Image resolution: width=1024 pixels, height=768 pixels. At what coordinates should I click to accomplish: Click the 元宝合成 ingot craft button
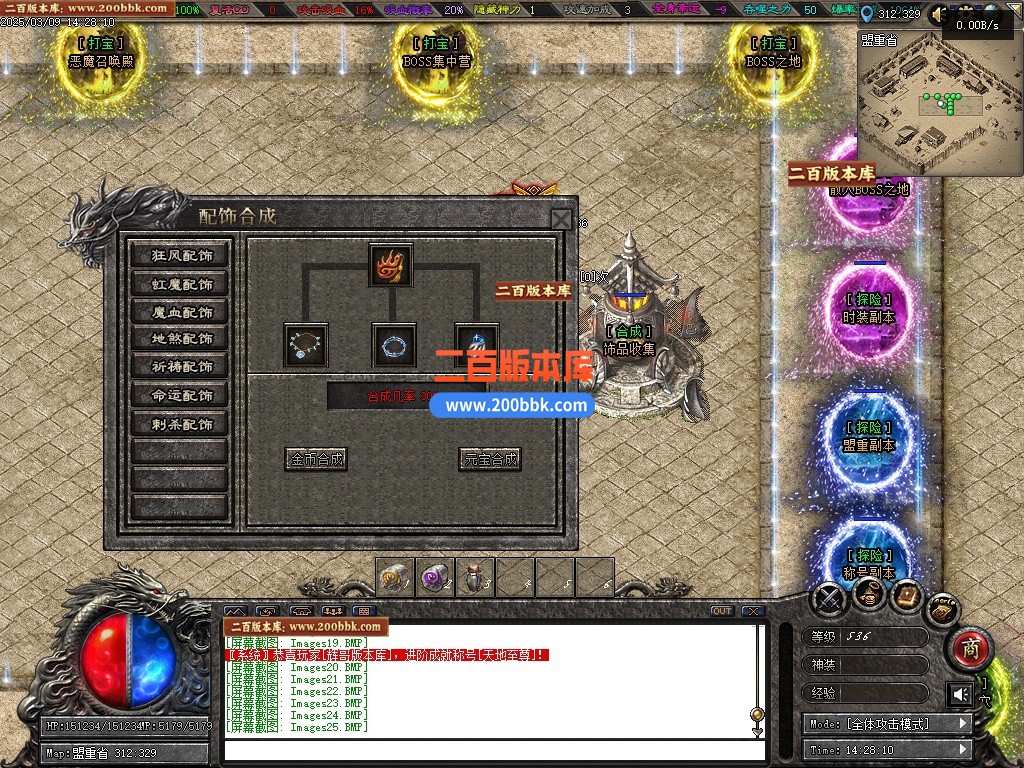(x=490, y=459)
